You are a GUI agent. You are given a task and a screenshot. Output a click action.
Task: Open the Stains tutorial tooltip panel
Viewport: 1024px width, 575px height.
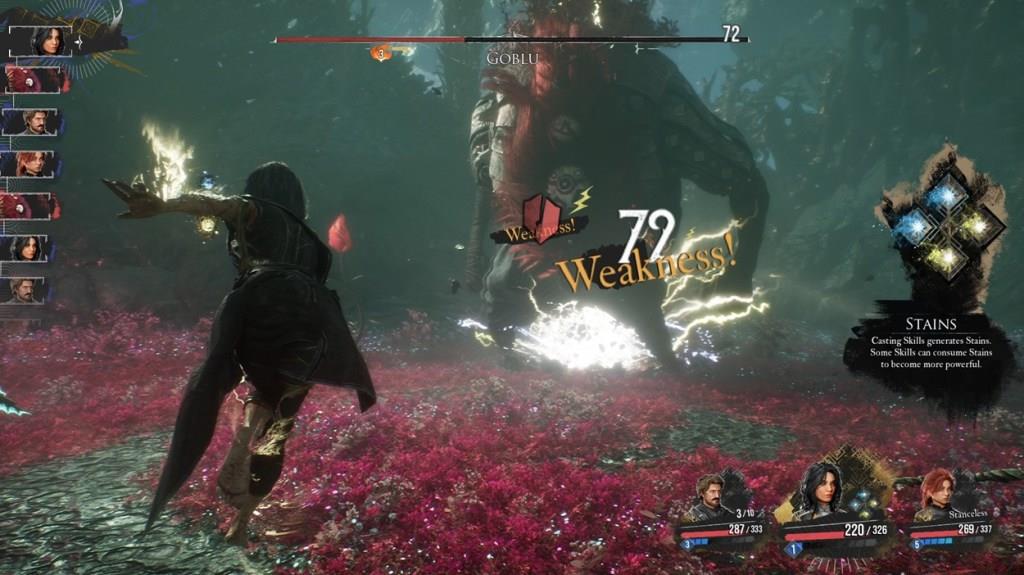pyautogui.click(x=930, y=346)
